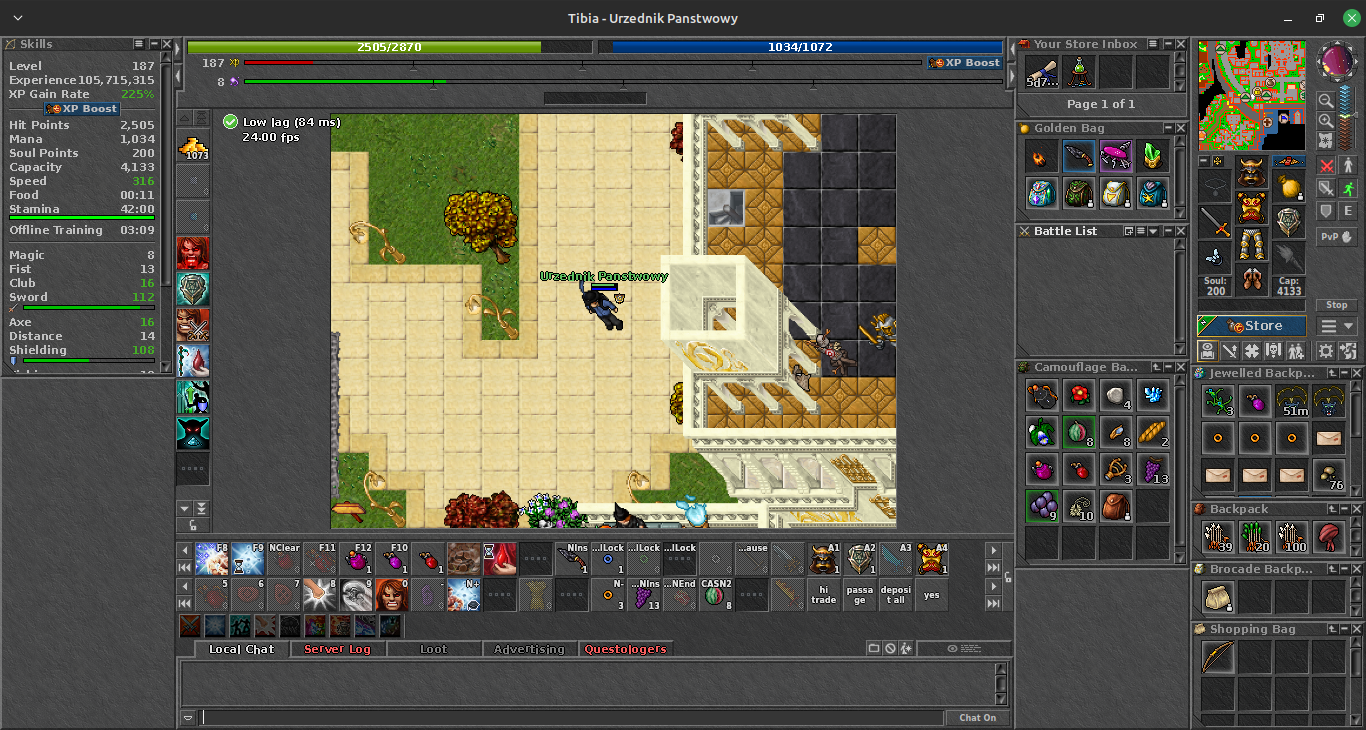Click the chat text input field
The height and width of the screenshot is (730, 1366).
point(572,717)
